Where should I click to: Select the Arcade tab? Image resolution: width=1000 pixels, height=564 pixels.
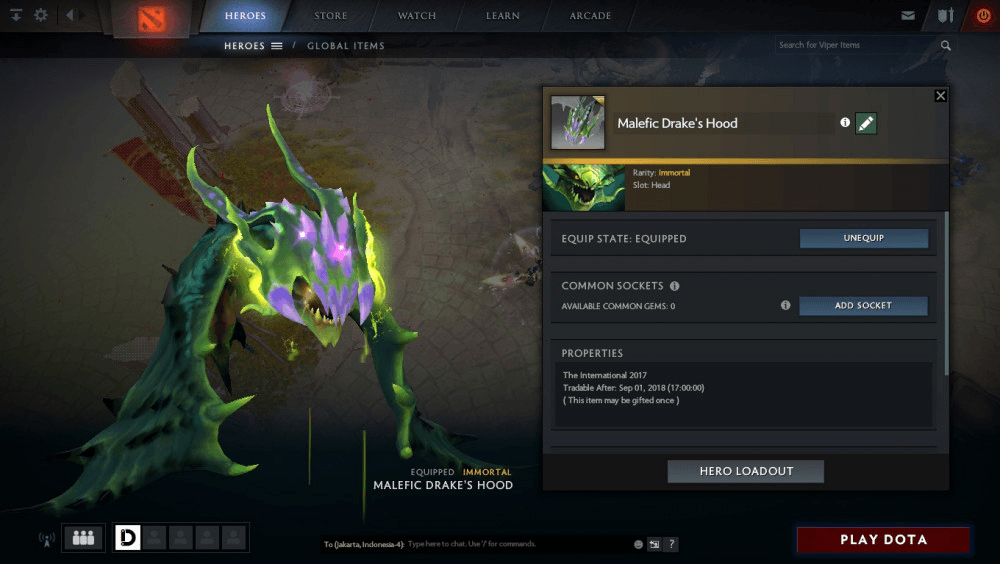[590, 16]
